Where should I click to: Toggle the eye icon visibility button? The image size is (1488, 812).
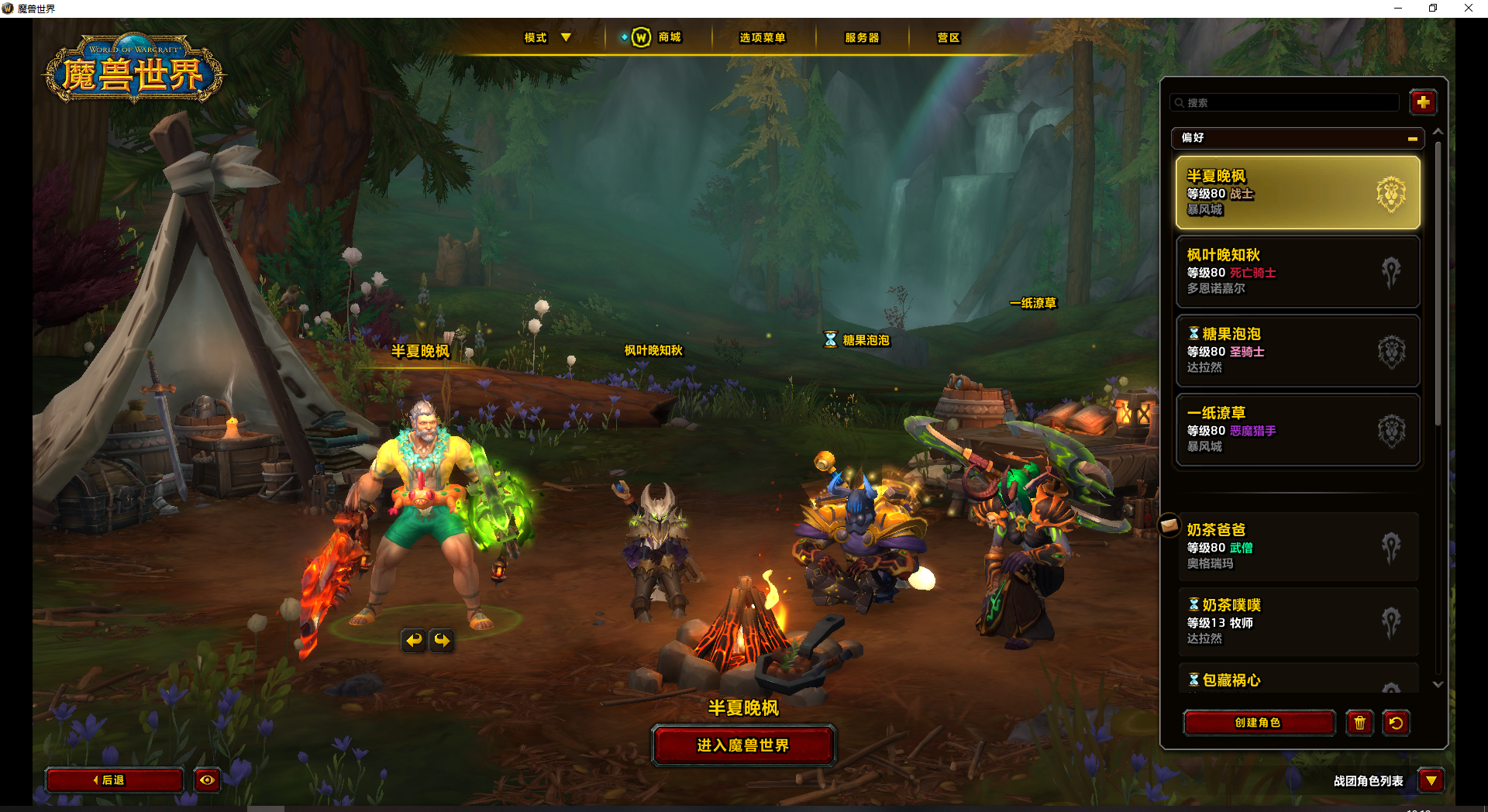pos(207,780)
